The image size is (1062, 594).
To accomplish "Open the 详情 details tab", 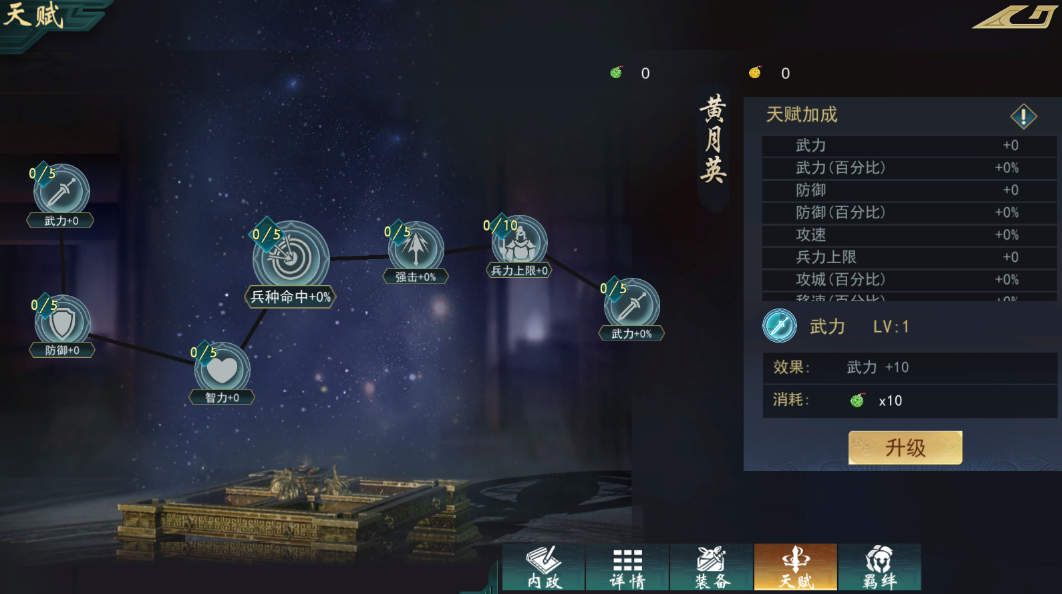I will tap(627, 567).
